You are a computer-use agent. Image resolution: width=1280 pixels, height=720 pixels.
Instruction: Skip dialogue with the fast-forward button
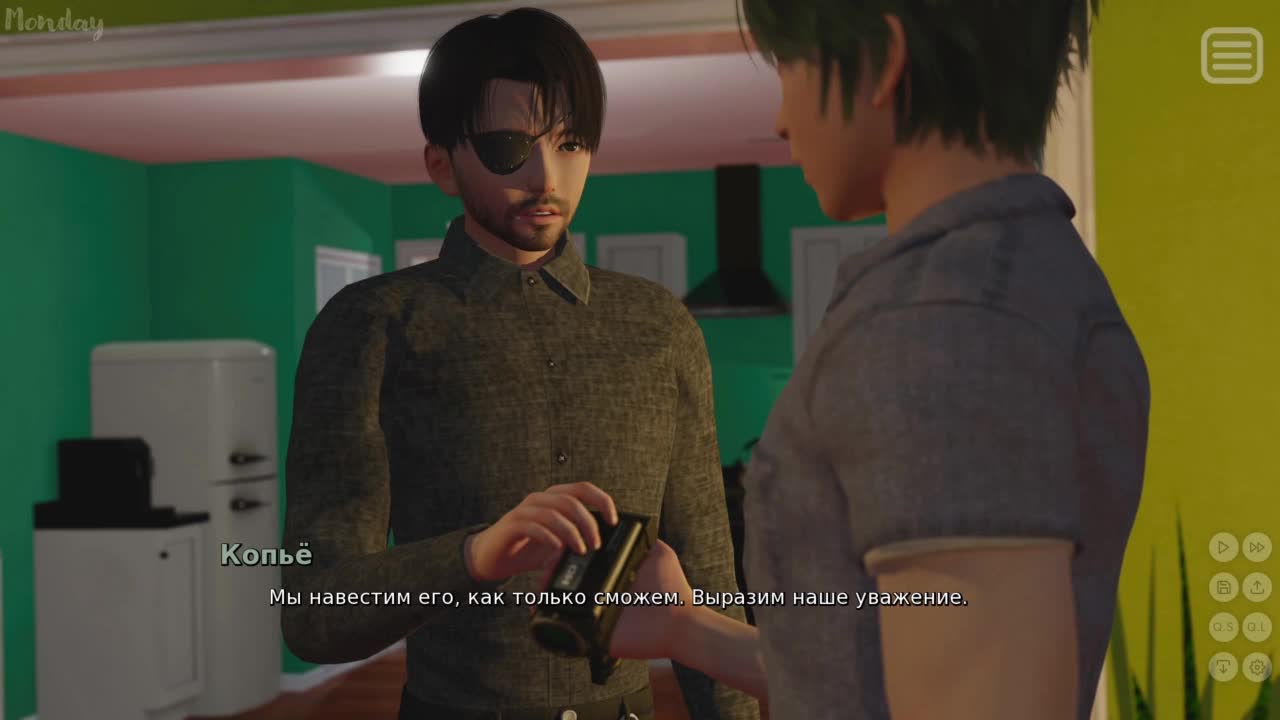(x=1257, y=547)
